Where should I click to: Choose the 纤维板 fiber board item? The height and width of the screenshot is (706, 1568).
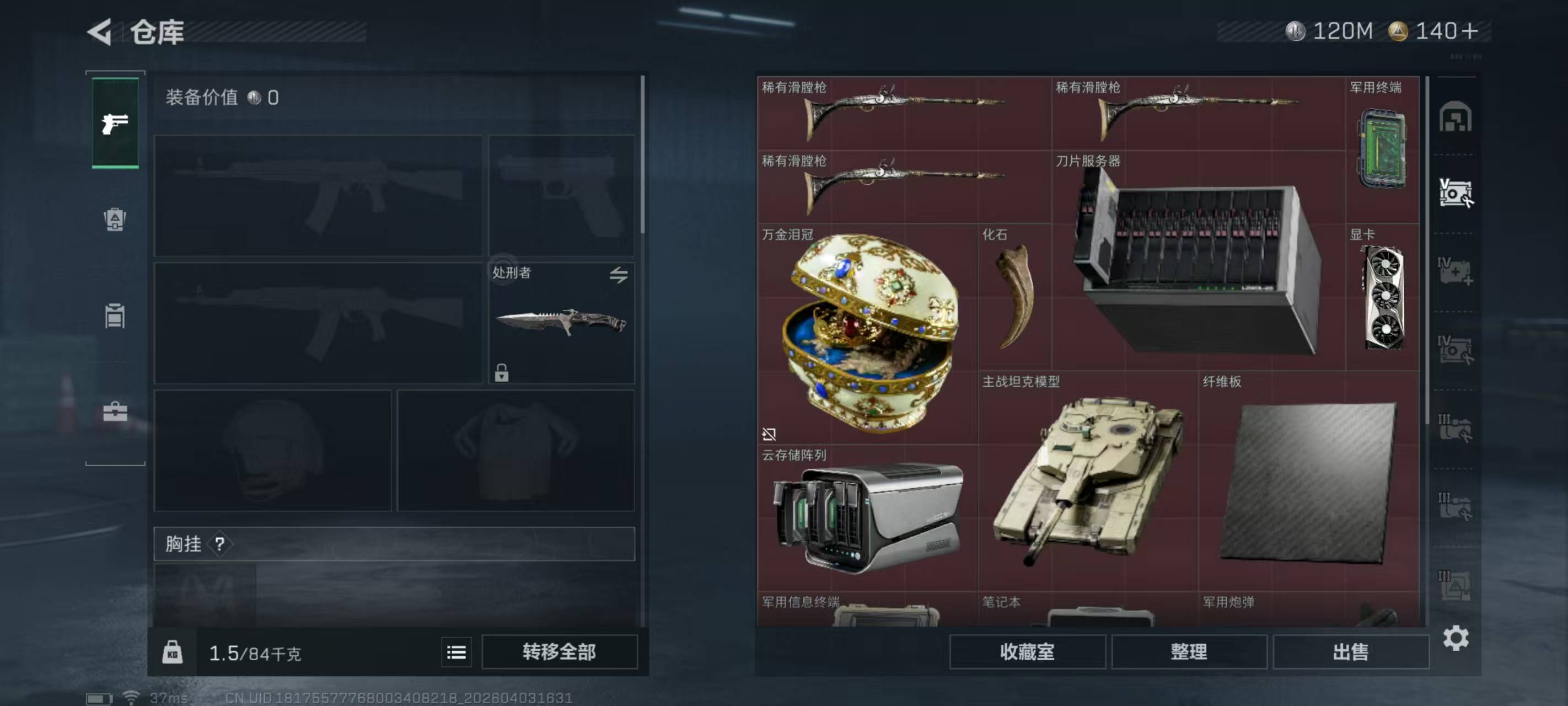1308,481
